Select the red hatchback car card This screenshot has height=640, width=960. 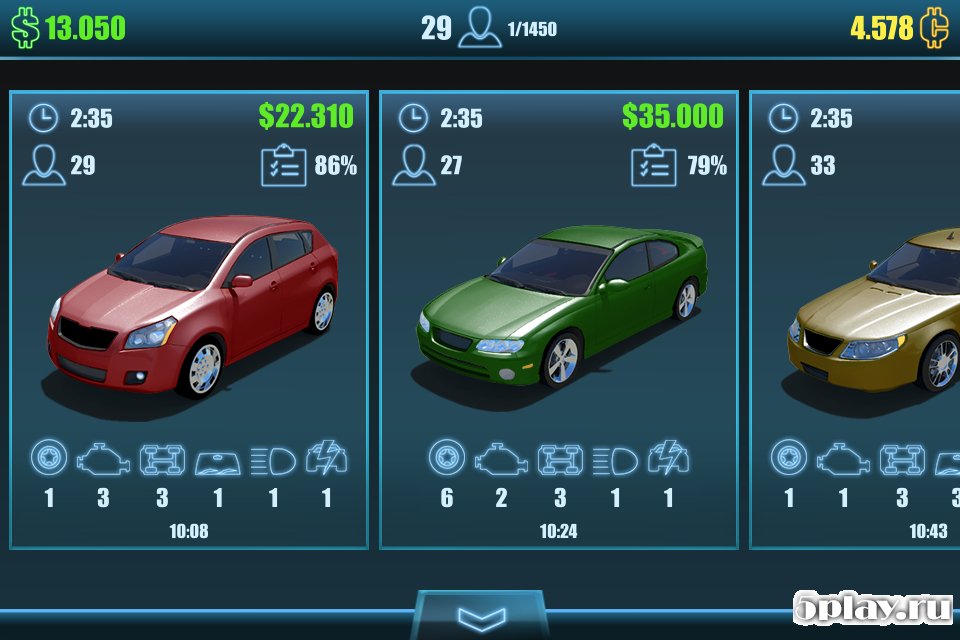[x=189, y=320]
